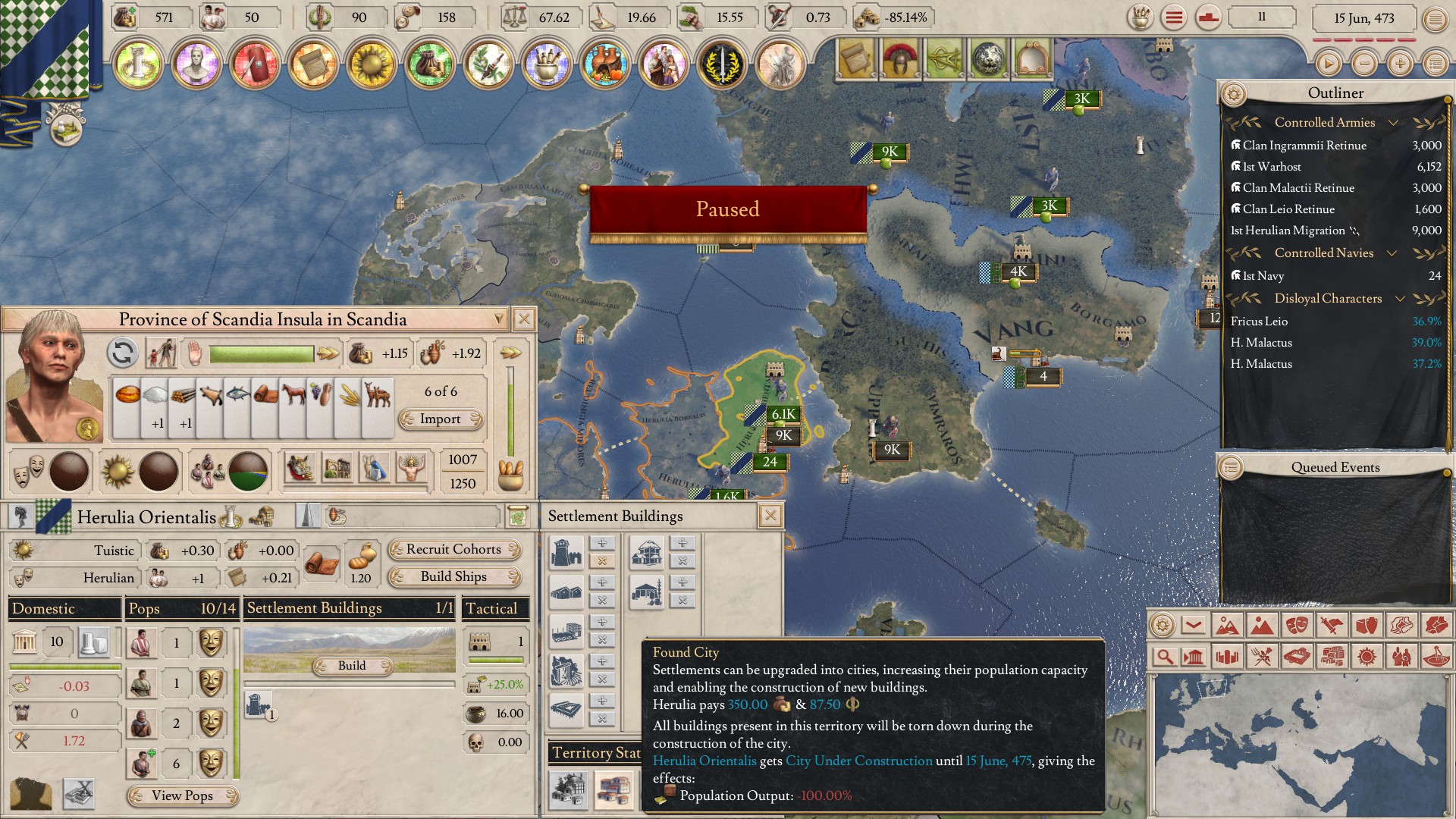This screenshot has height=819, width=1456.
Task: Click the Build settlement building button
Action: point(352,666)
